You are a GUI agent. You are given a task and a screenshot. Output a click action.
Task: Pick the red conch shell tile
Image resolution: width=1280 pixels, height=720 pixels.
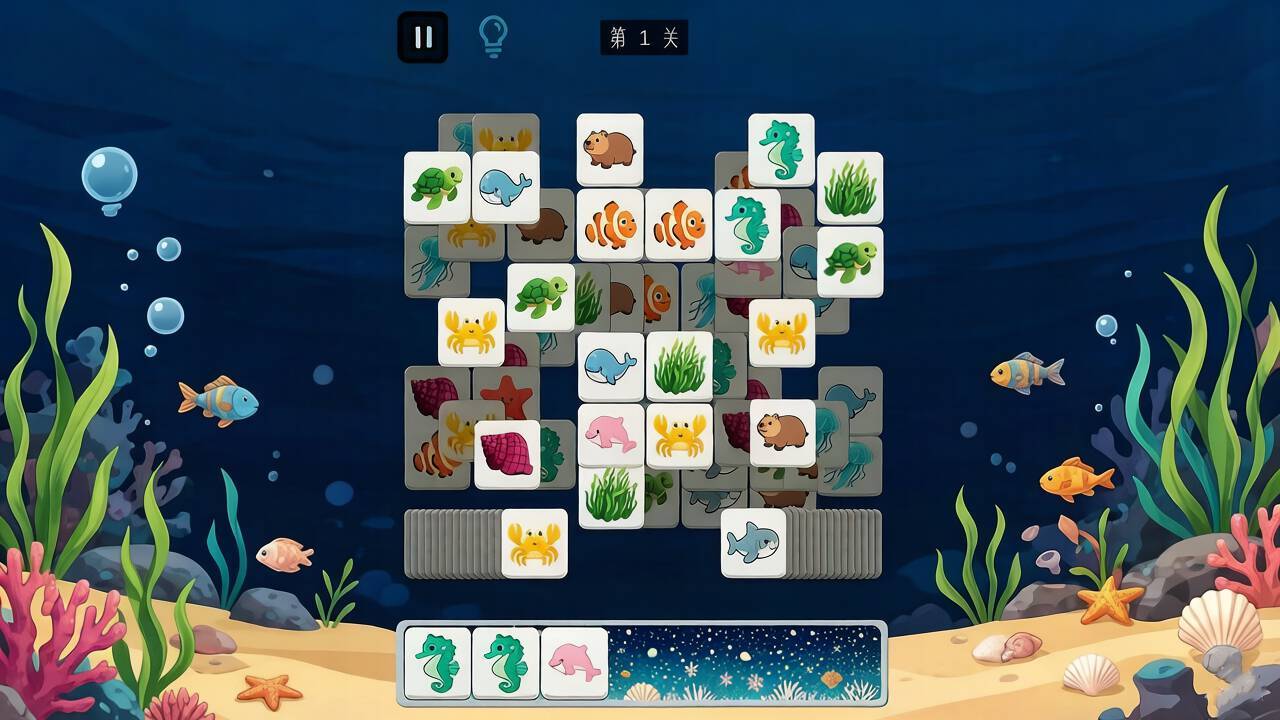coord(507,454)
